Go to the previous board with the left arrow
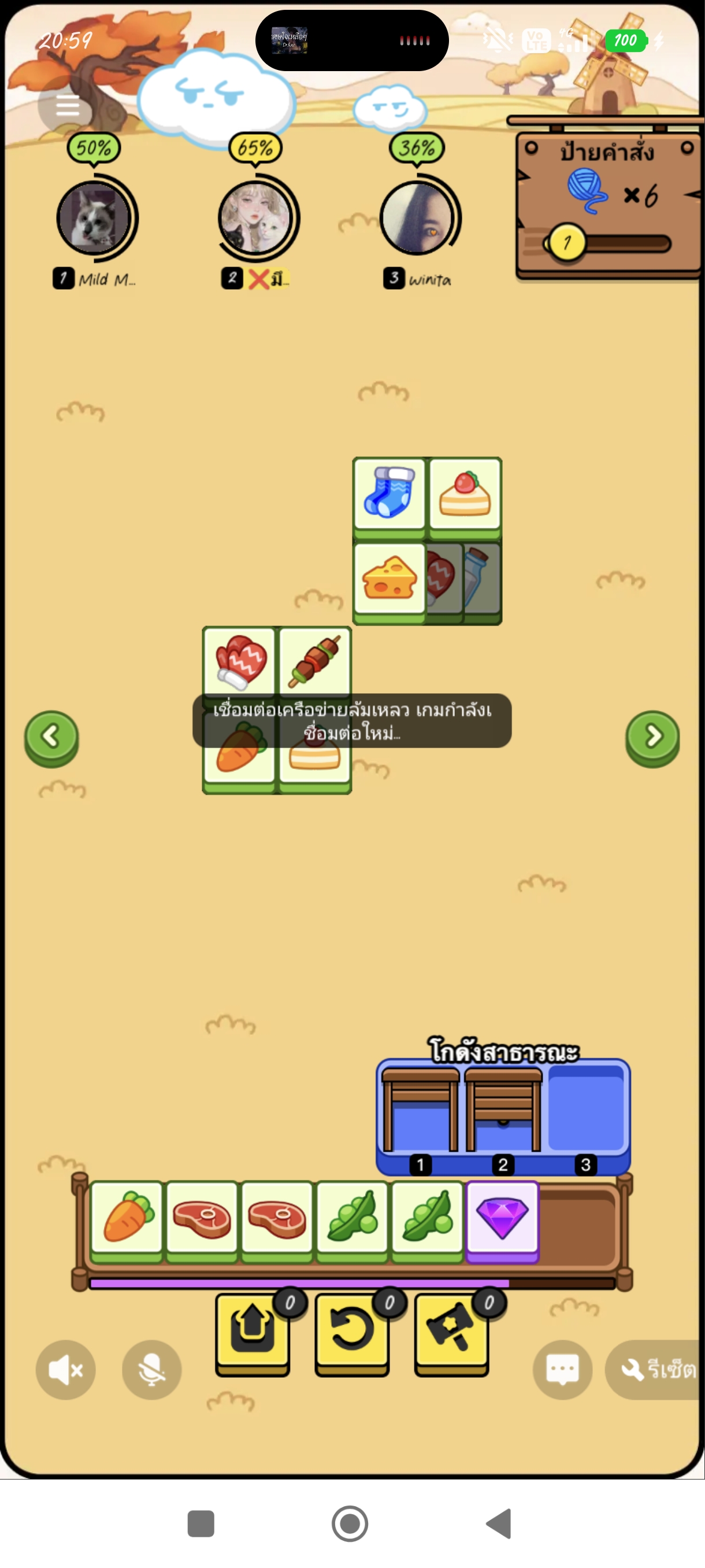 [51, 737]
